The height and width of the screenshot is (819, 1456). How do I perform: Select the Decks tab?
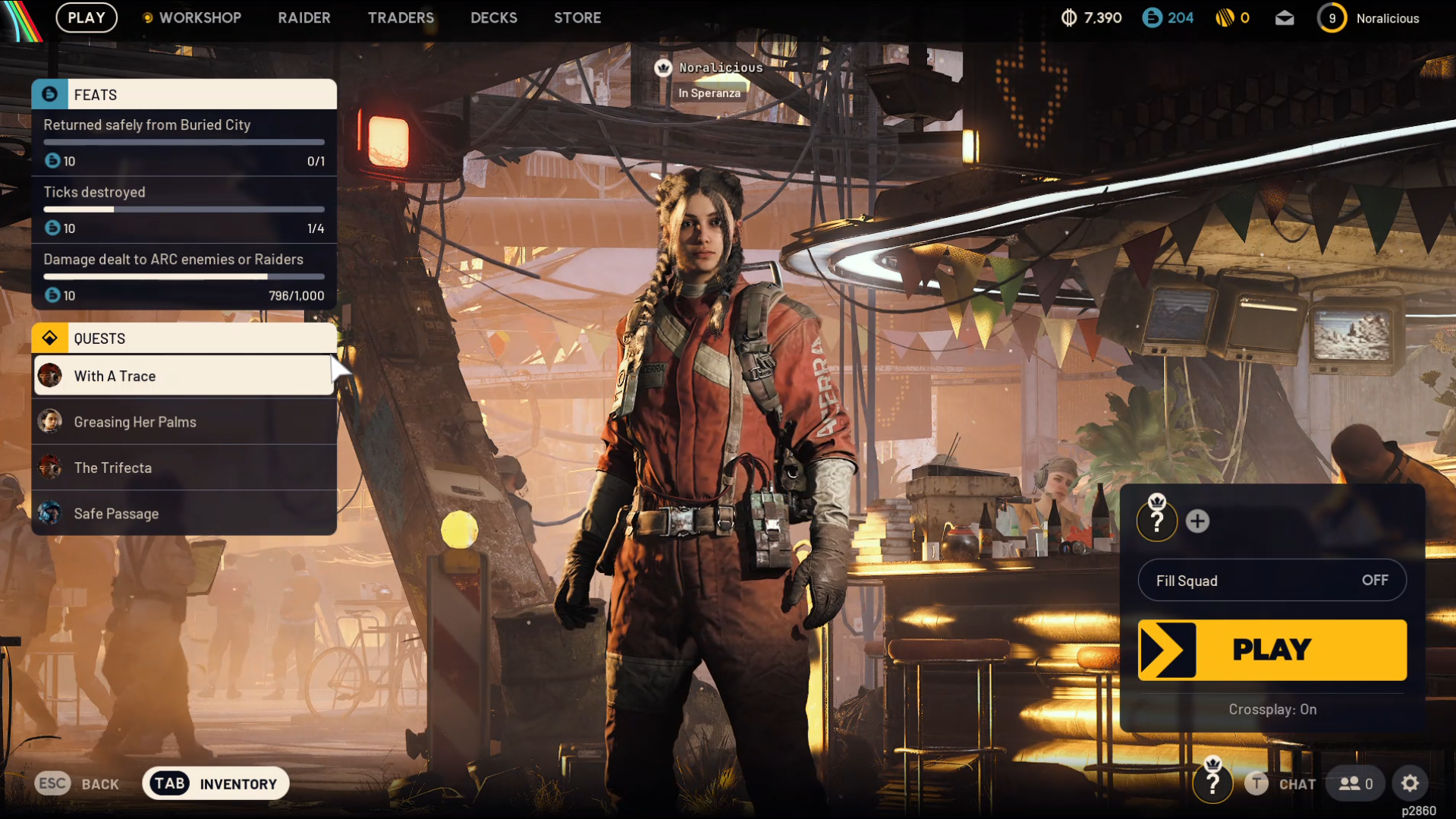pyautogui.click(x=493, y=17)
